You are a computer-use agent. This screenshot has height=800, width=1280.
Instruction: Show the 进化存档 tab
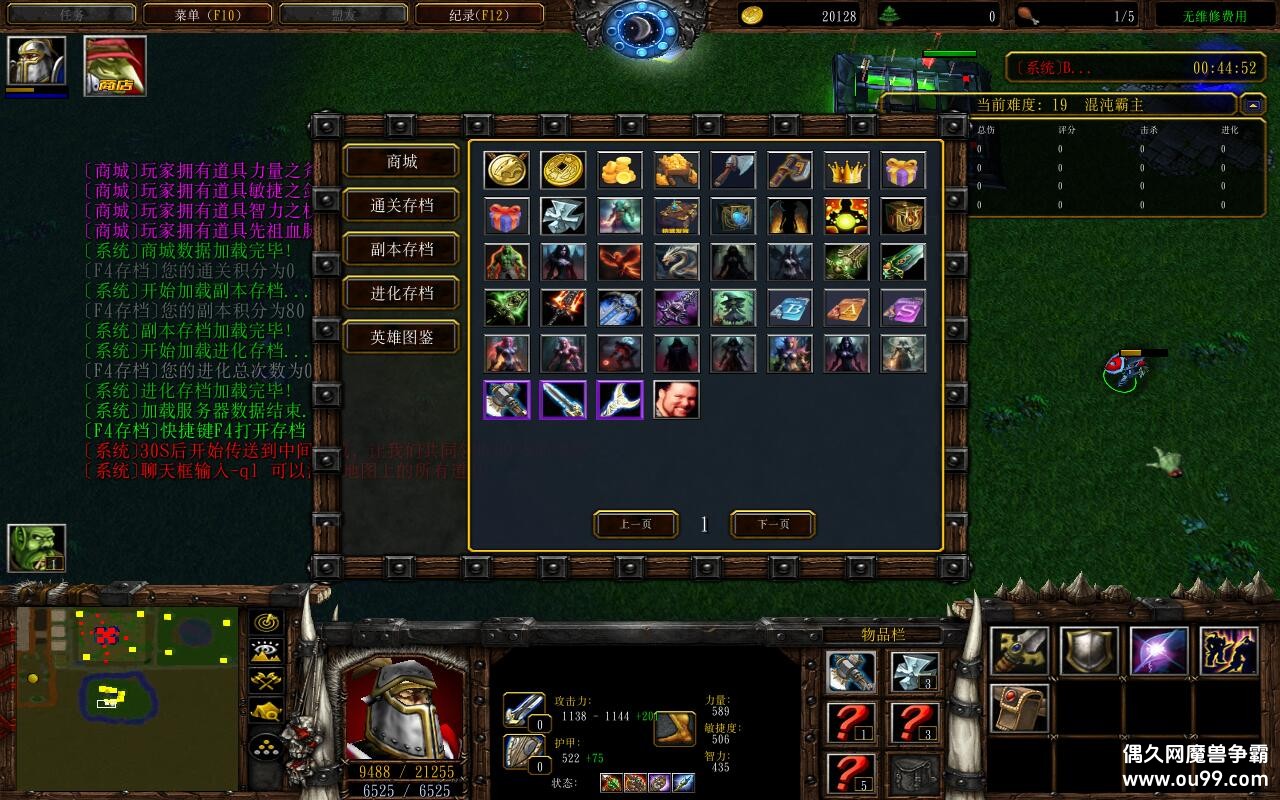coord(401,294)
